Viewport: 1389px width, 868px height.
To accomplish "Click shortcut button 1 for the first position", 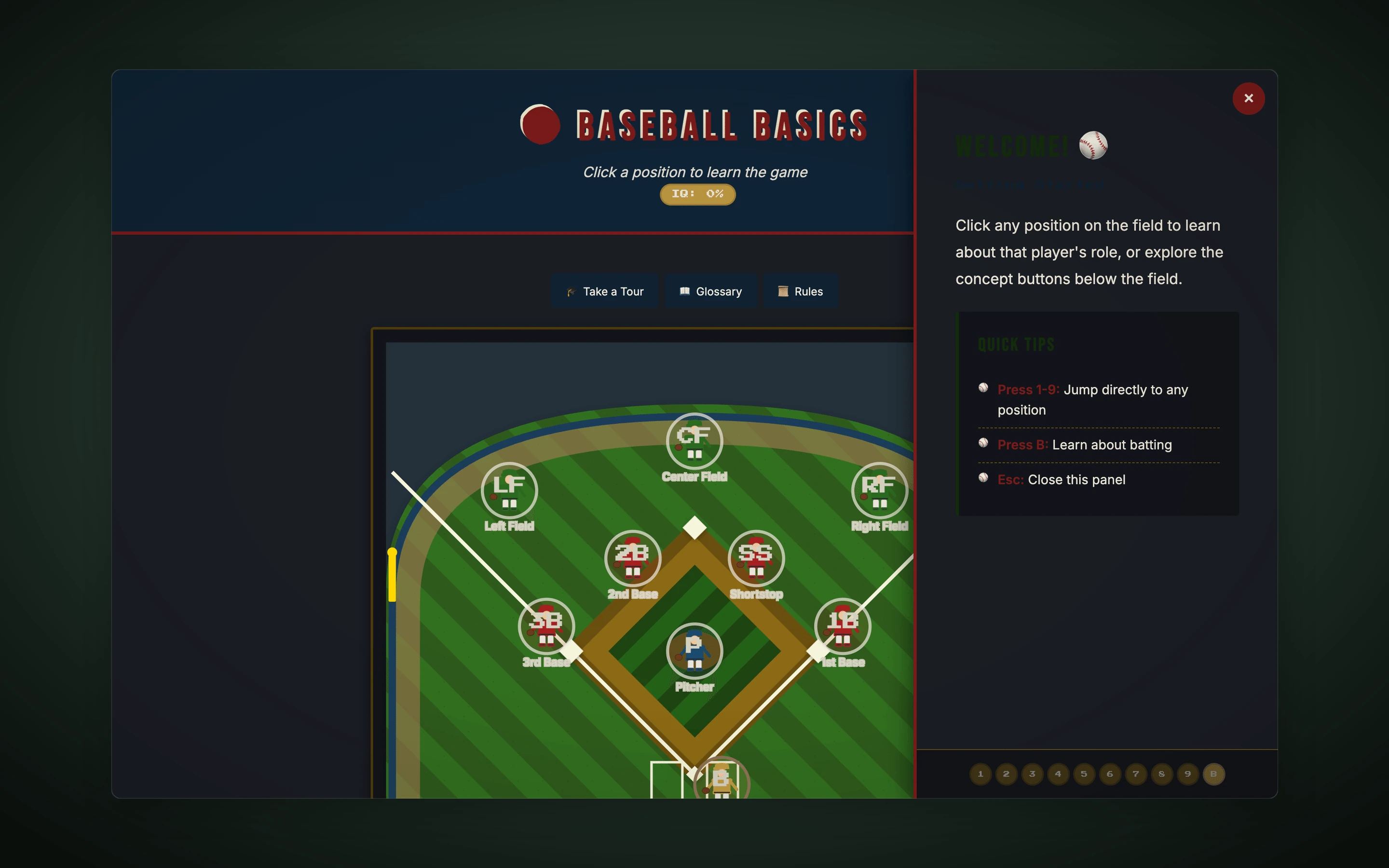I will point(980,774).
